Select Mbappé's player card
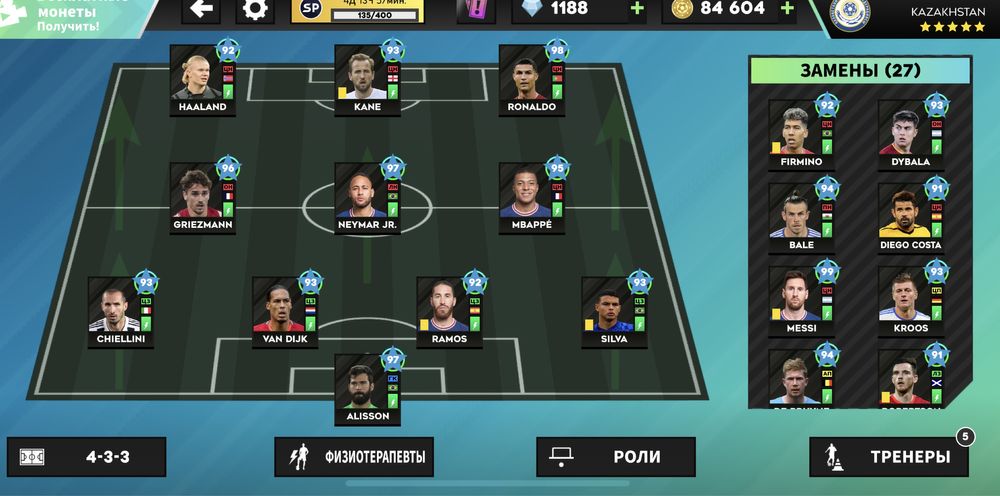Screen dimensions: 1000x496 pyautogui.click(x=531, y=197)
